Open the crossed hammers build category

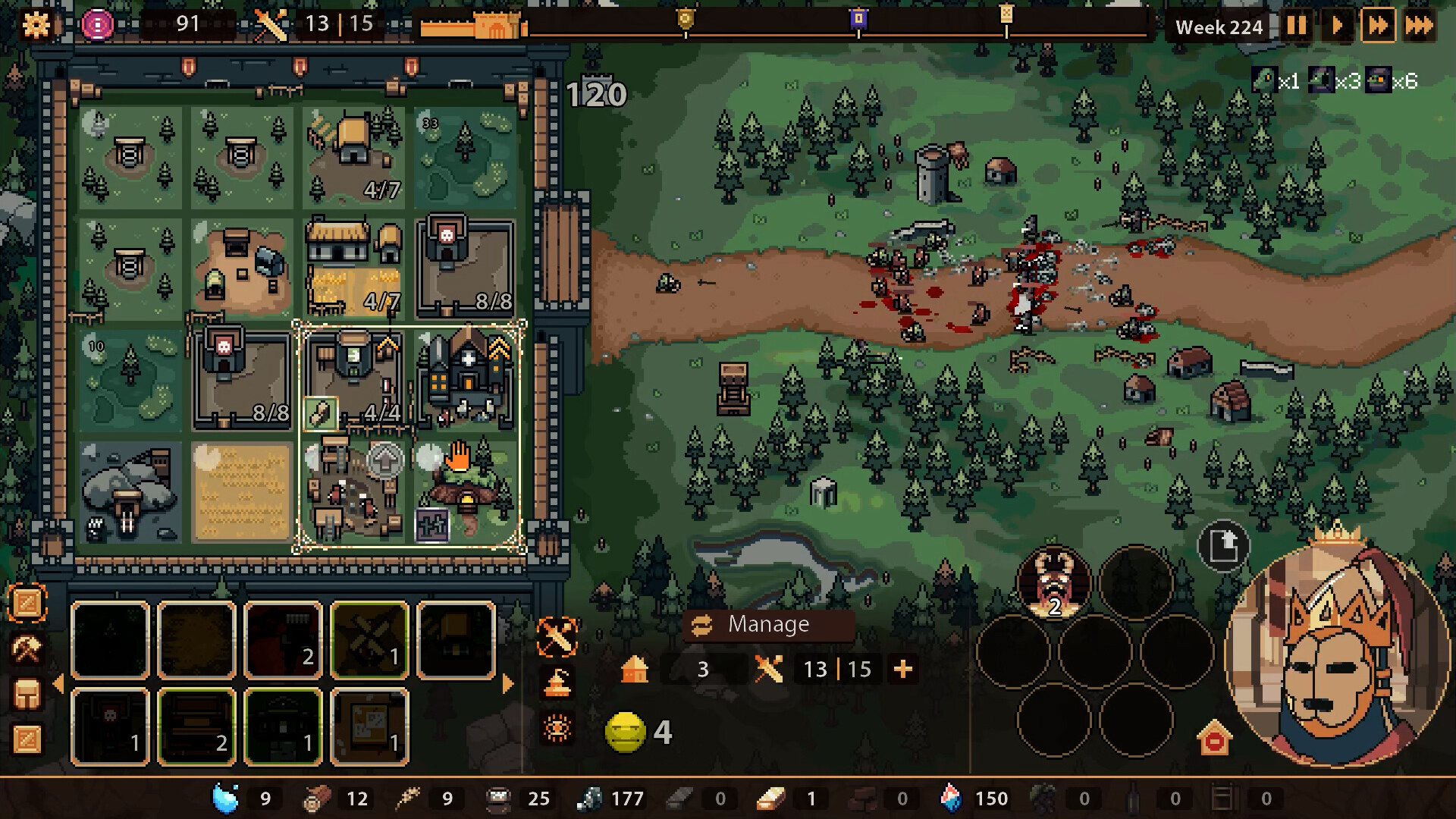point(27,649)
